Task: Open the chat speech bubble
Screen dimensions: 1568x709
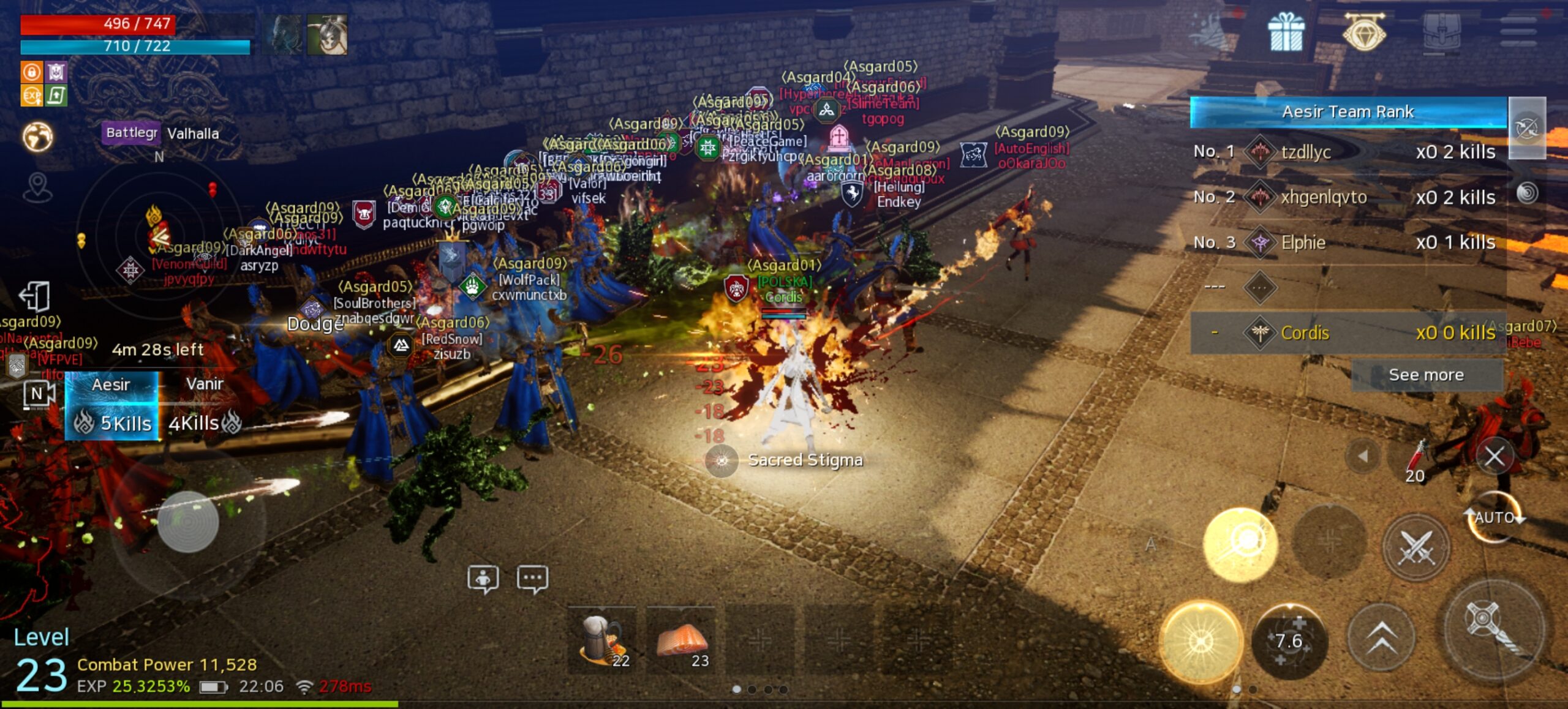Action: click(532, 579)
